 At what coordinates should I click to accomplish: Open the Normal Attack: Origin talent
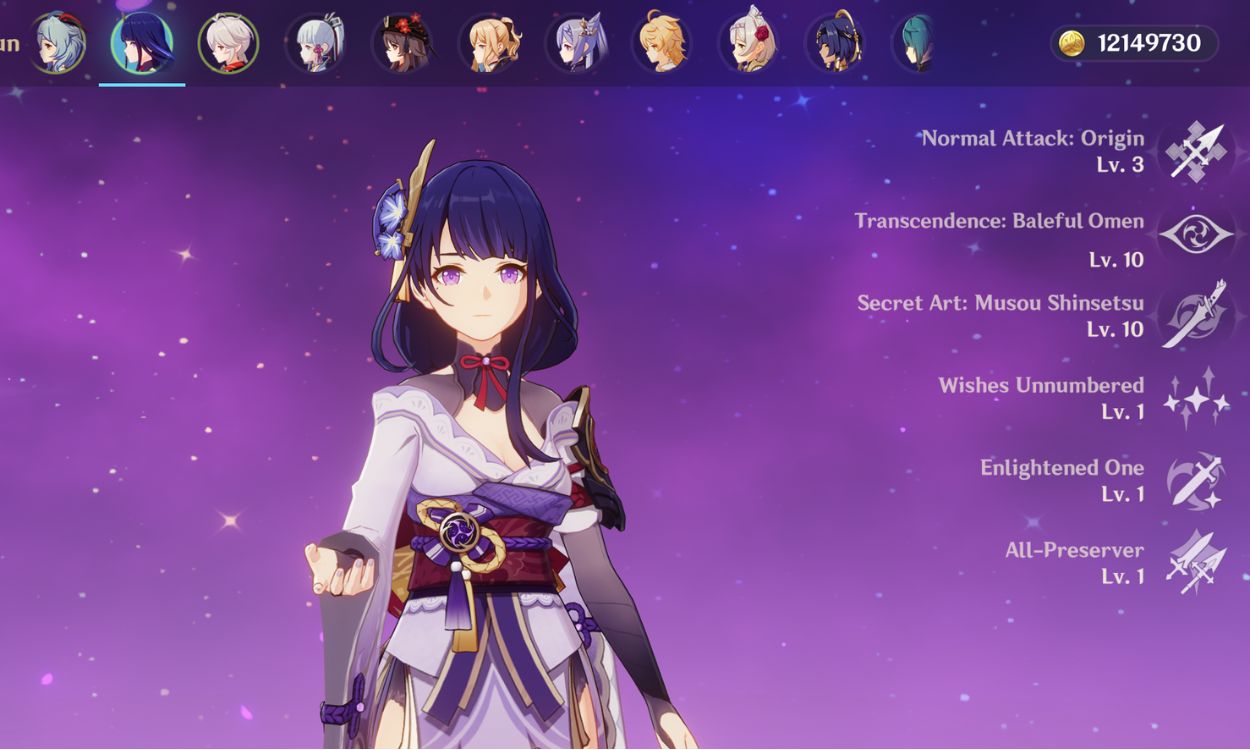click(x=1195, y=152)
